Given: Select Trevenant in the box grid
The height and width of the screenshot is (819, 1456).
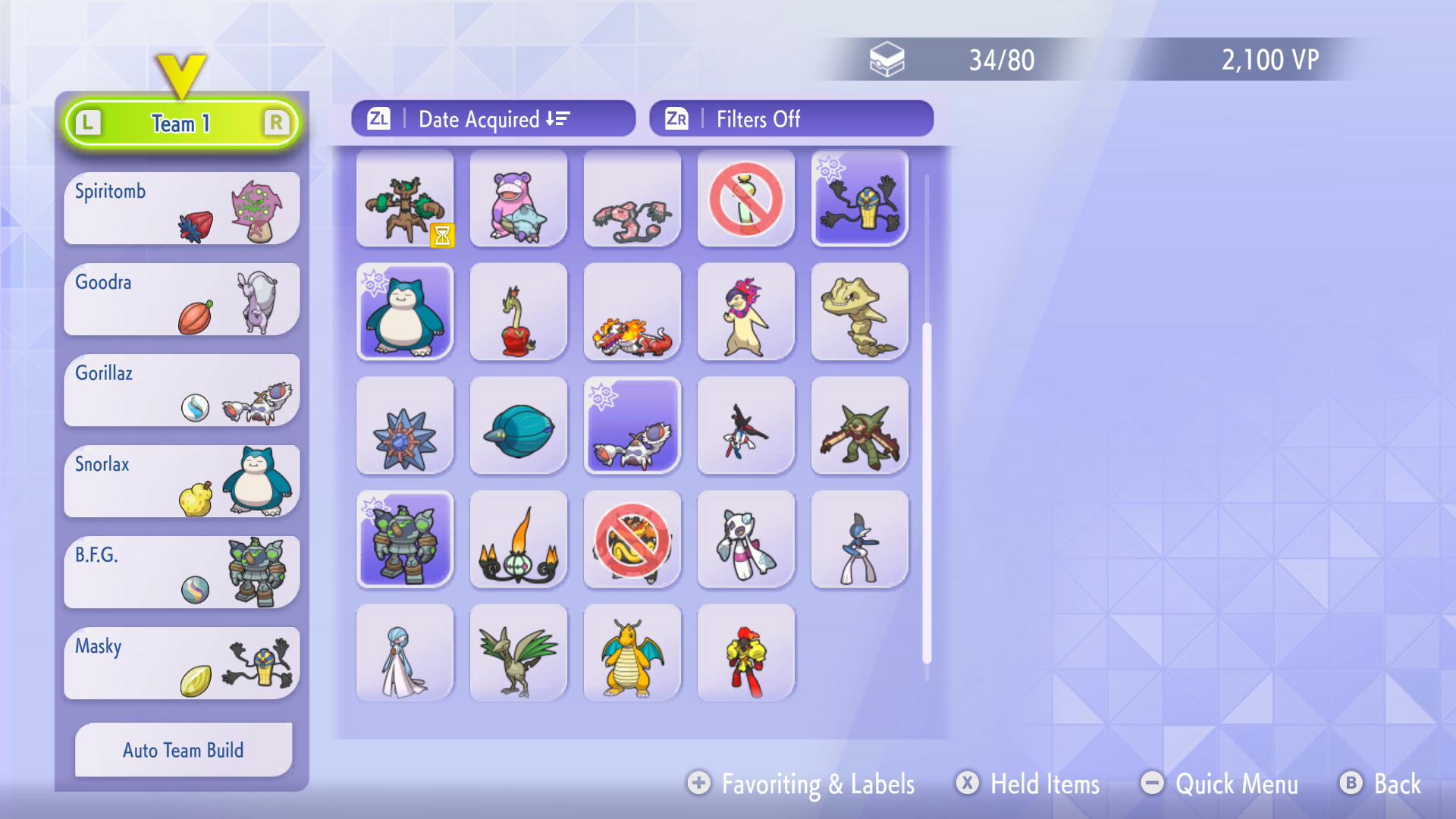Looking at the screenshot, I should 405,199.
